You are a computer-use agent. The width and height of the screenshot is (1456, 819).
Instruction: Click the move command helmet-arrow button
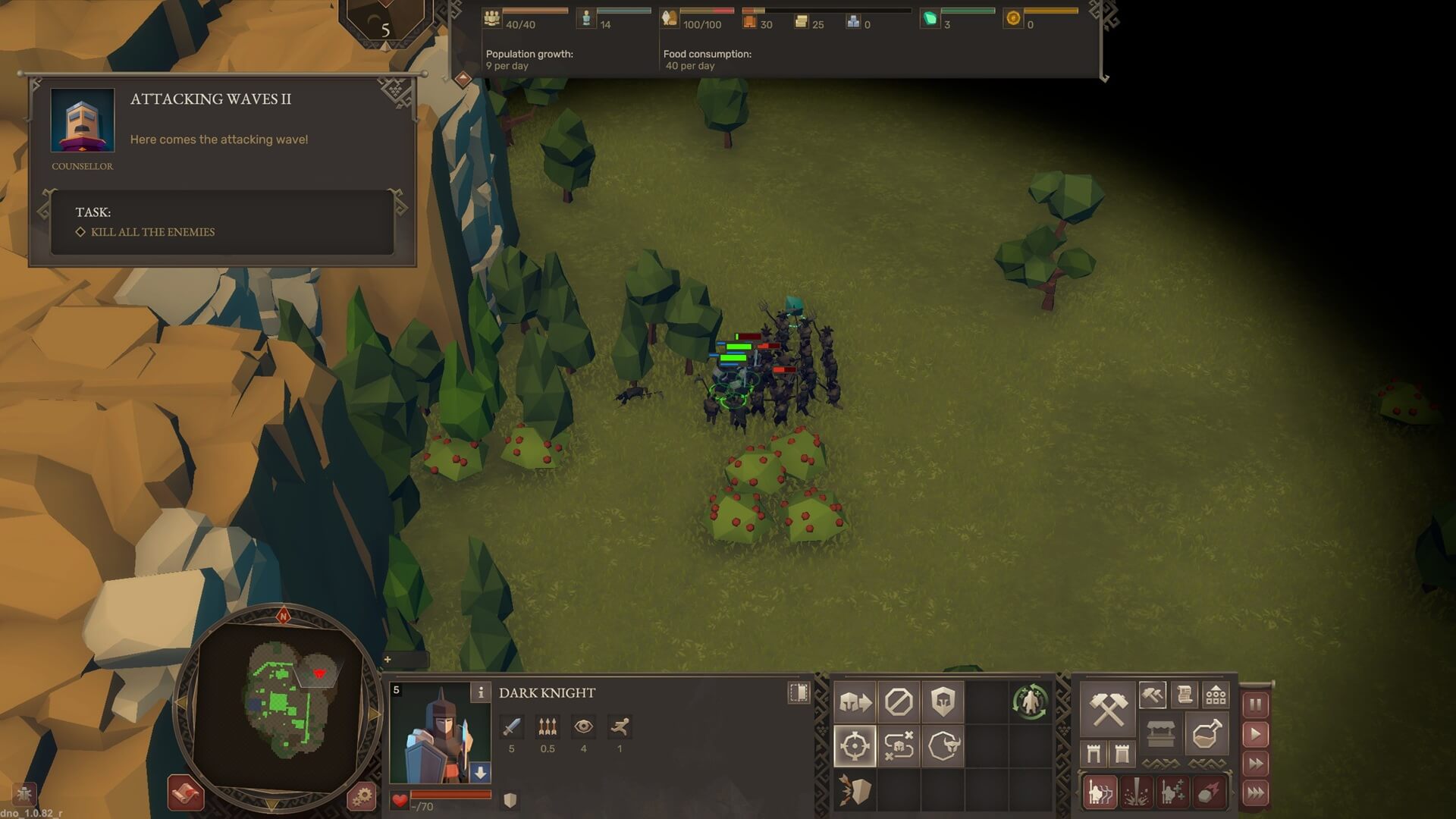click(855, 702)
